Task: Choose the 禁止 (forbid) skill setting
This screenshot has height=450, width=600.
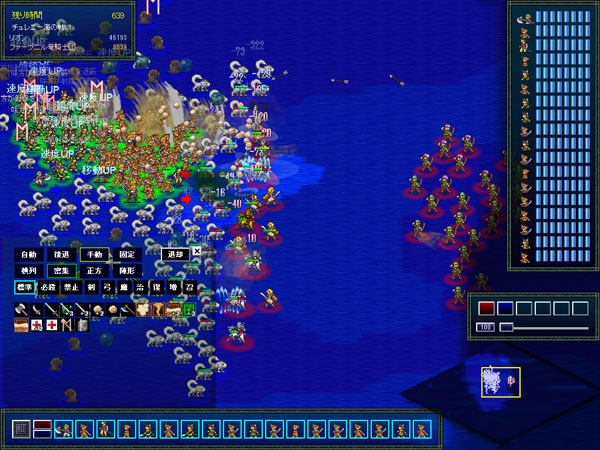Action: 73,287
